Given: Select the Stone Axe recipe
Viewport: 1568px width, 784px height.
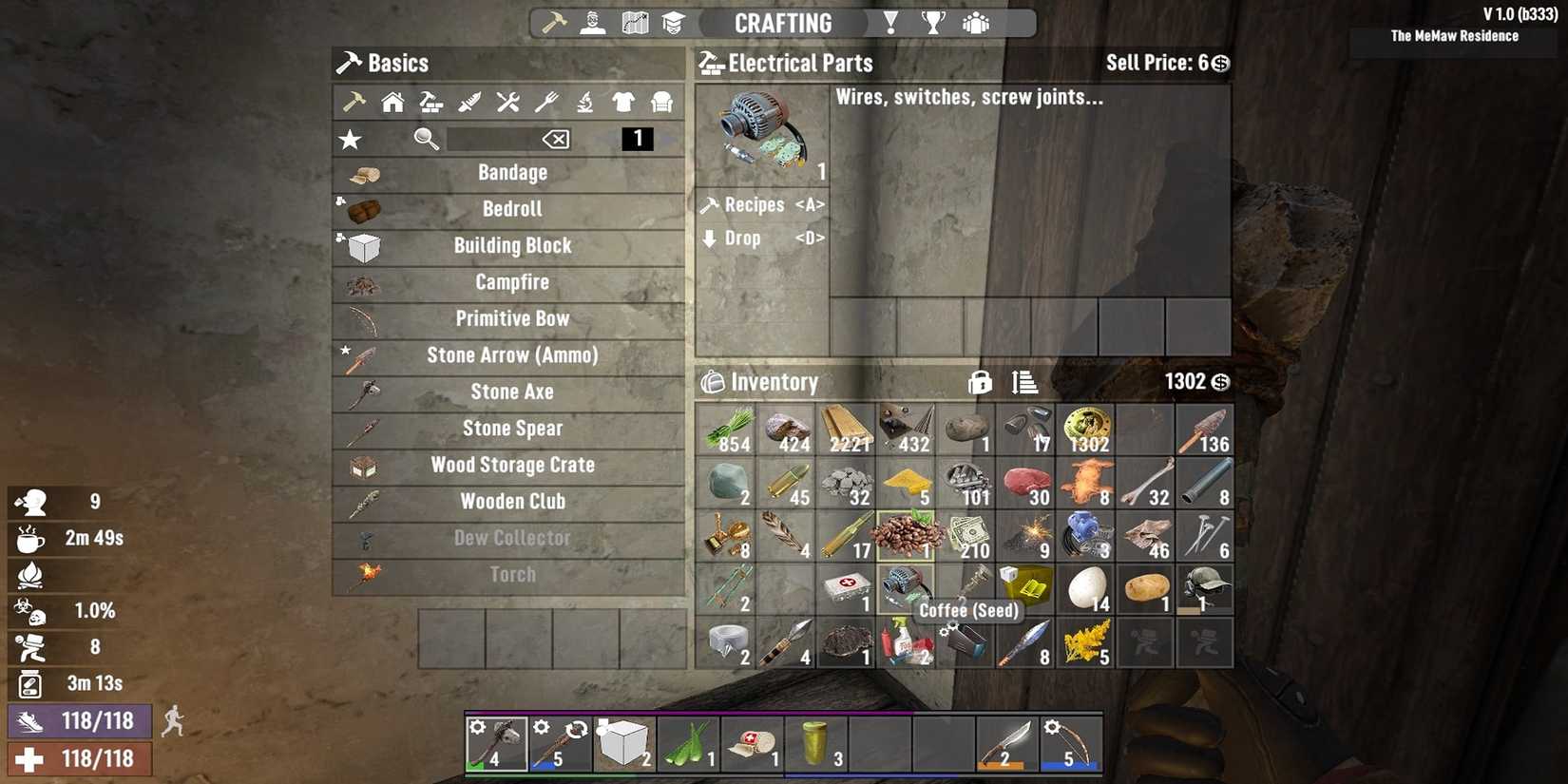Looking at the screenshot, I should [512, 391].
